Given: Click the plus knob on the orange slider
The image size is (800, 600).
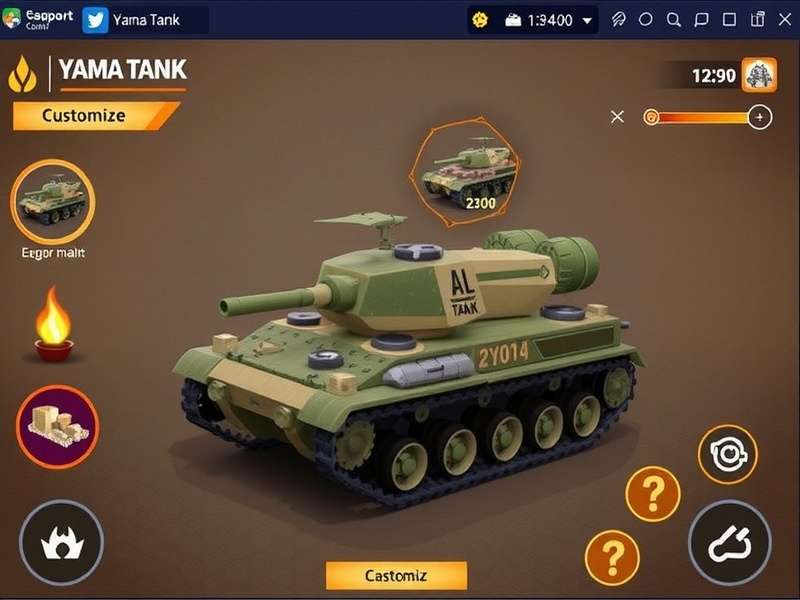Looking at the screenshot, I should click(x=760, y=117).
